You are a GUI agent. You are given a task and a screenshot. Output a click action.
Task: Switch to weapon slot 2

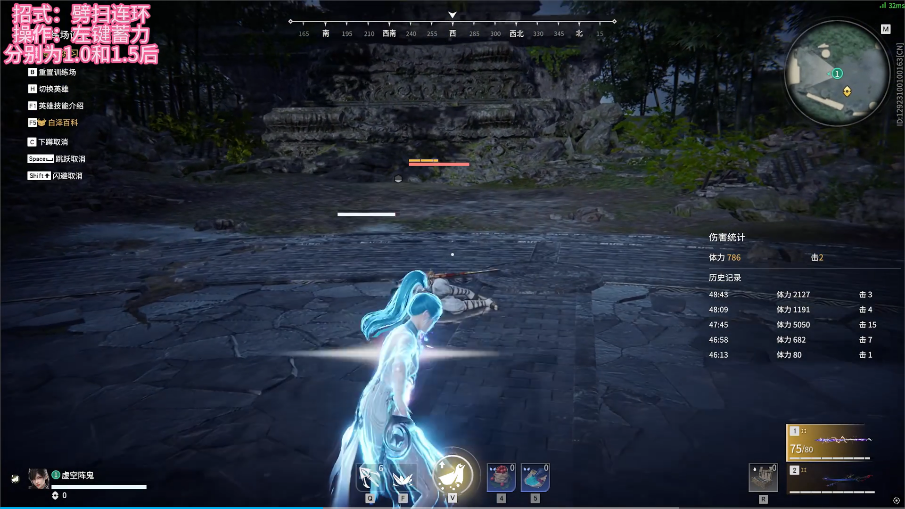coord(828,478)
